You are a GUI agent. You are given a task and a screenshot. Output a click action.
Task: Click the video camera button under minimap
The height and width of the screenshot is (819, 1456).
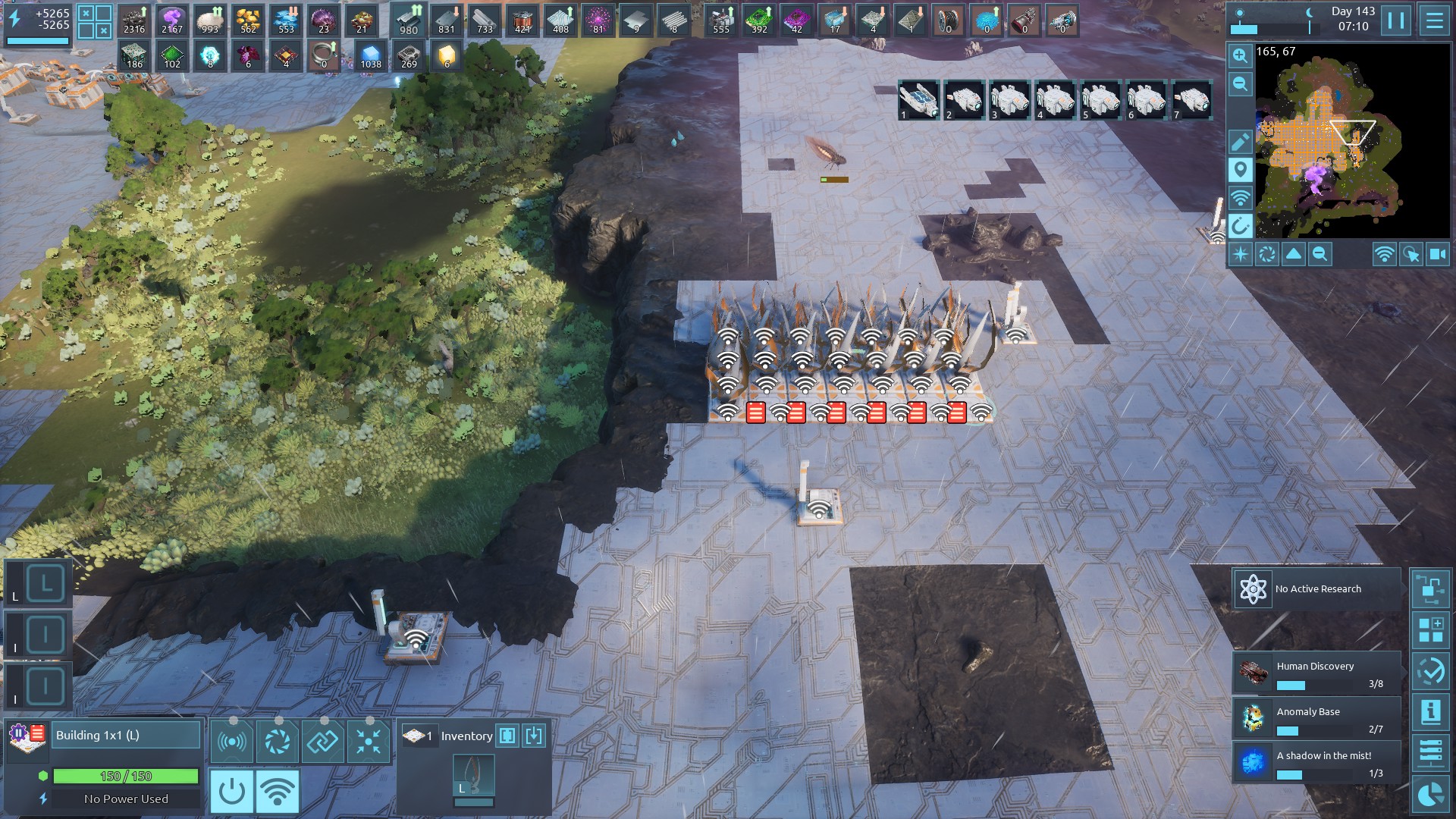[x=1437, y=255]
